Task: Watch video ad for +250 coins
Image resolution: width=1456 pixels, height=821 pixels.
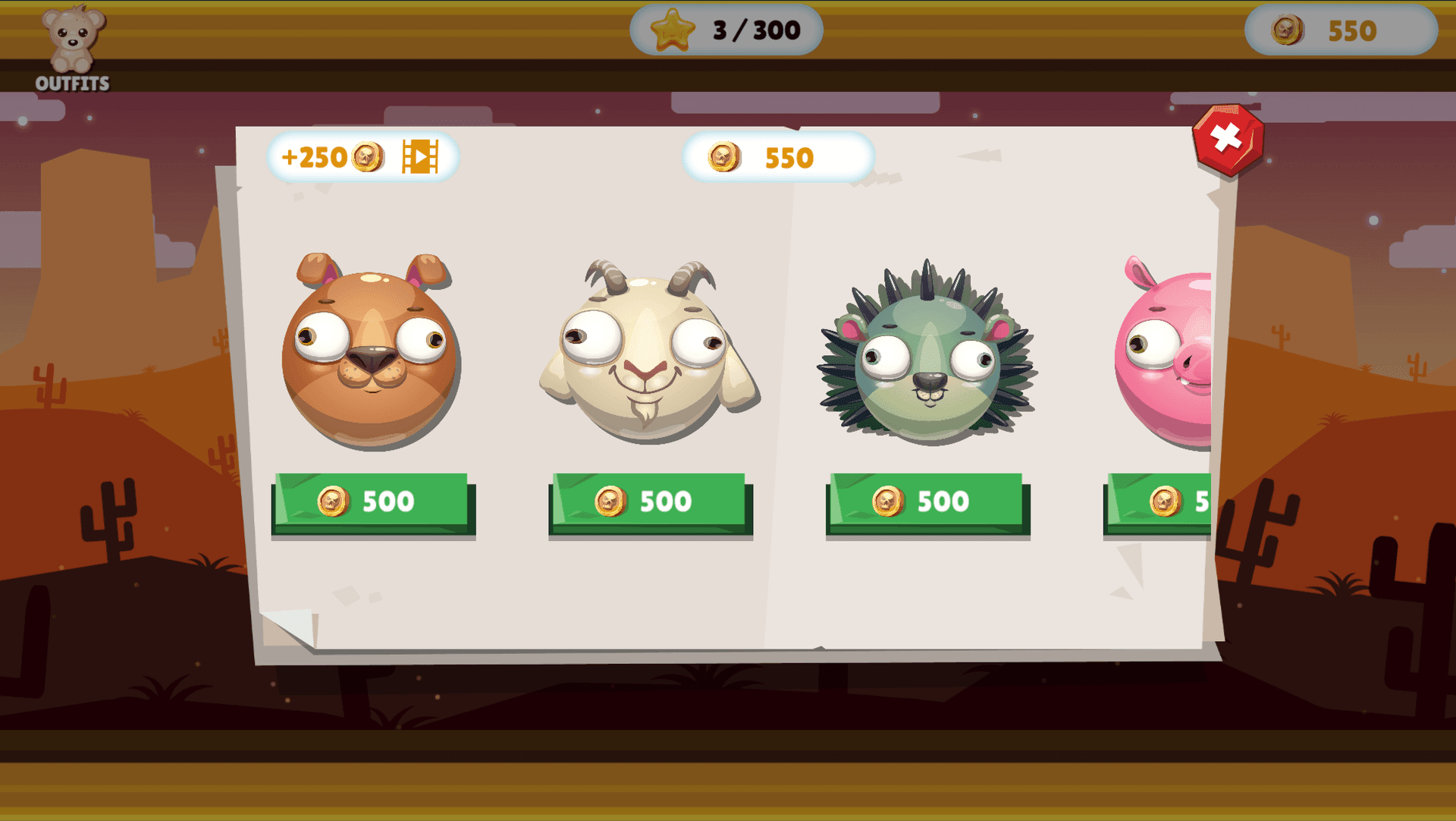Action: coord(362,157)
